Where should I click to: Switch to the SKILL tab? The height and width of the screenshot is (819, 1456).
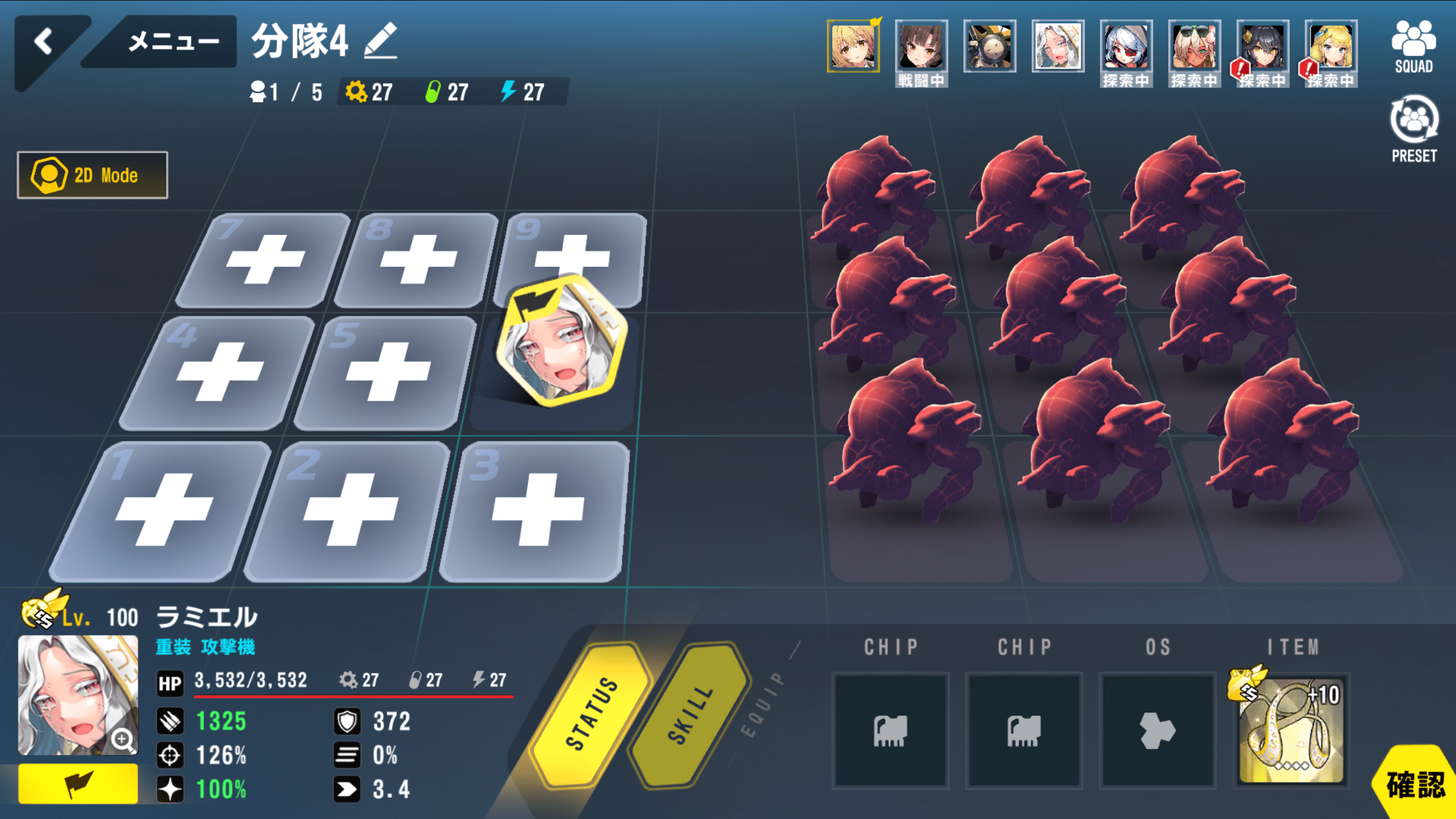click(690, 714)
